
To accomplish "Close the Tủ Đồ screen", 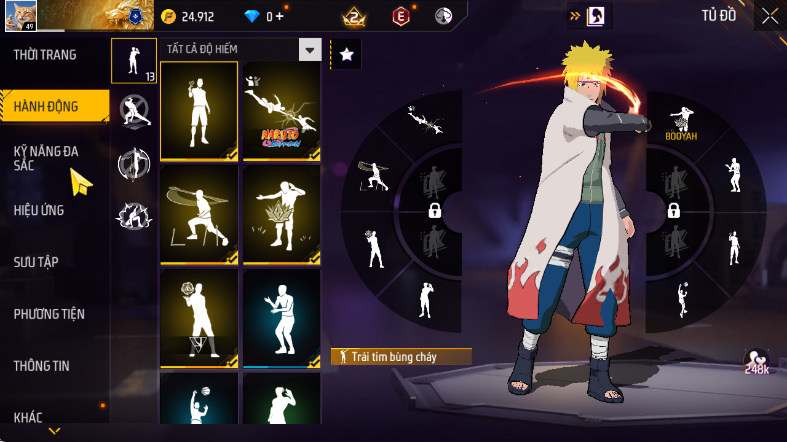I will point(769,16).
